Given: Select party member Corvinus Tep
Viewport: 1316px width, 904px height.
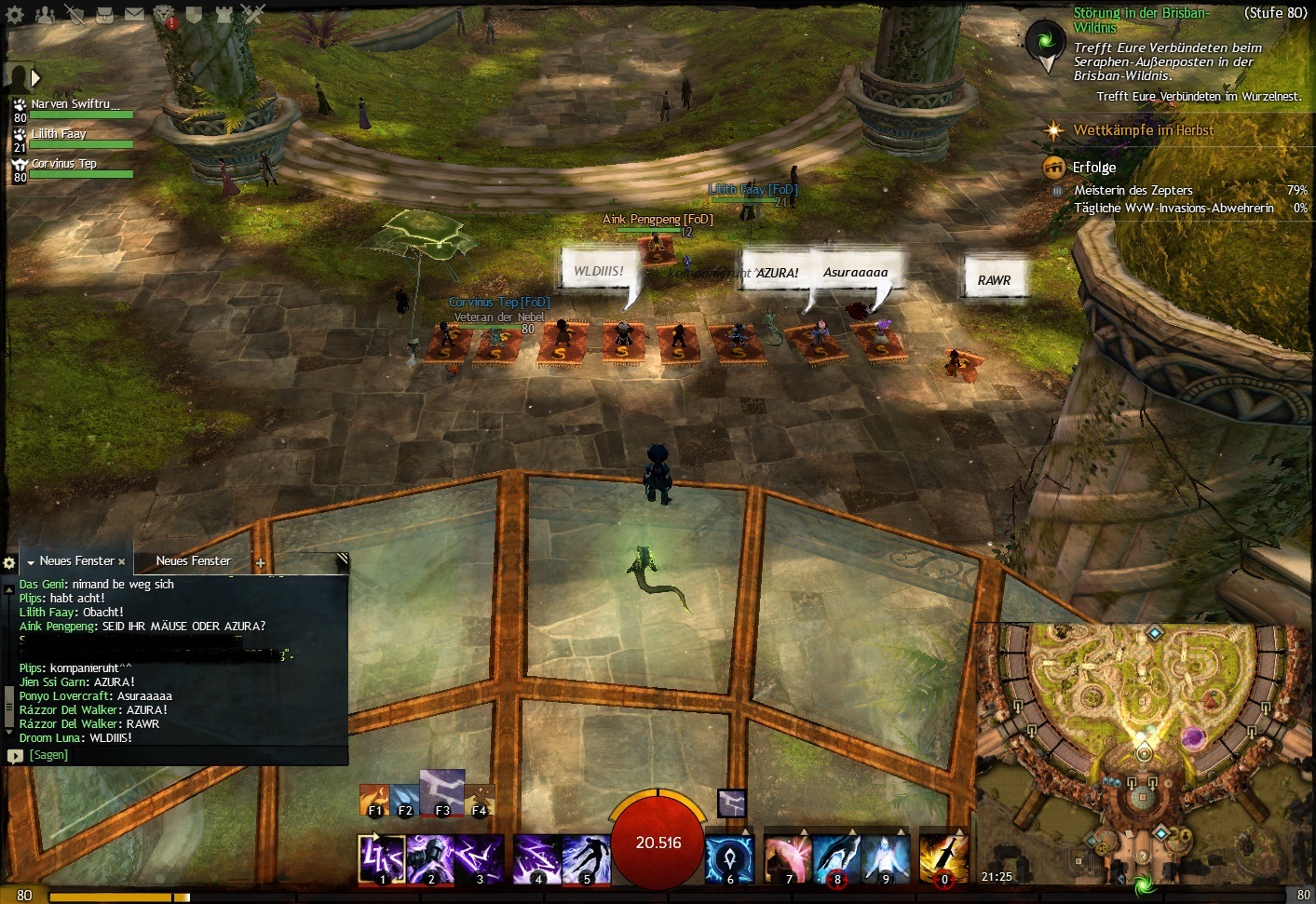Looking at the screenshot, I should tap(63, 164).
